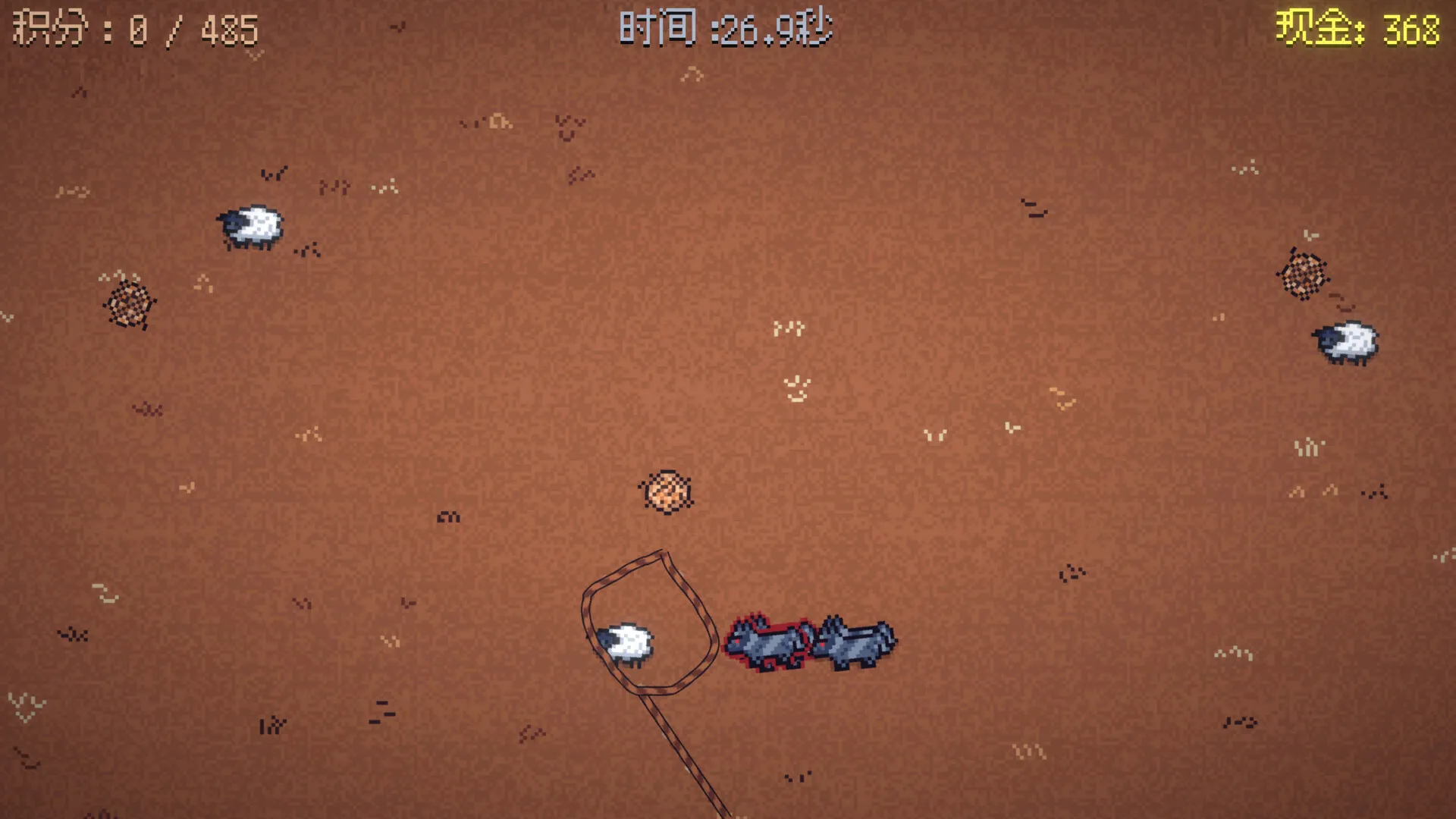The width and height of the screenshot is (1456, 819).
Task: Click the yellow grass sprig near screen center
Action: pos(787,328)
